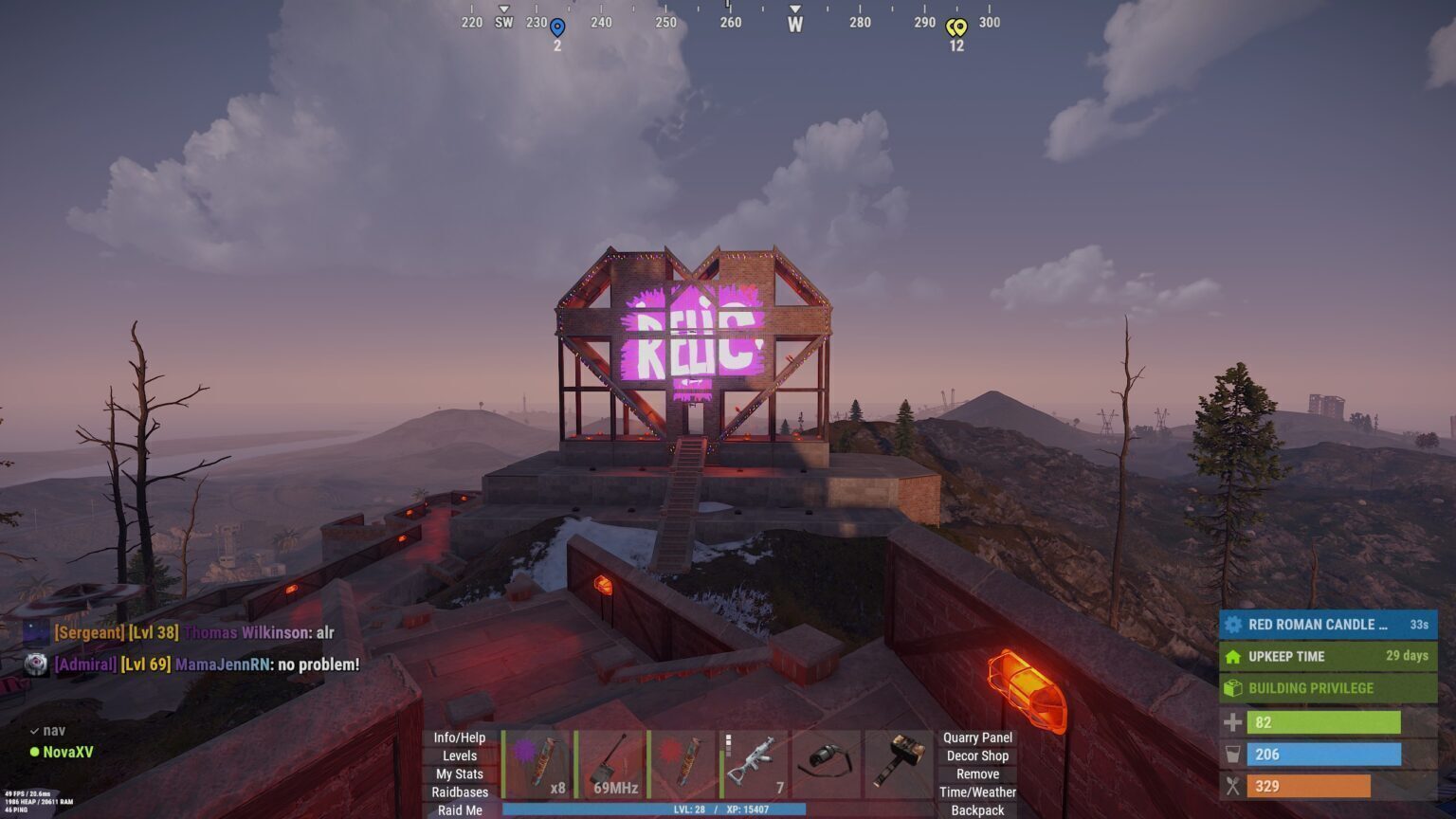This screenshot has height=819, width=1456.
Task: Open the Decor Shop
Action: tap(977, 755)
